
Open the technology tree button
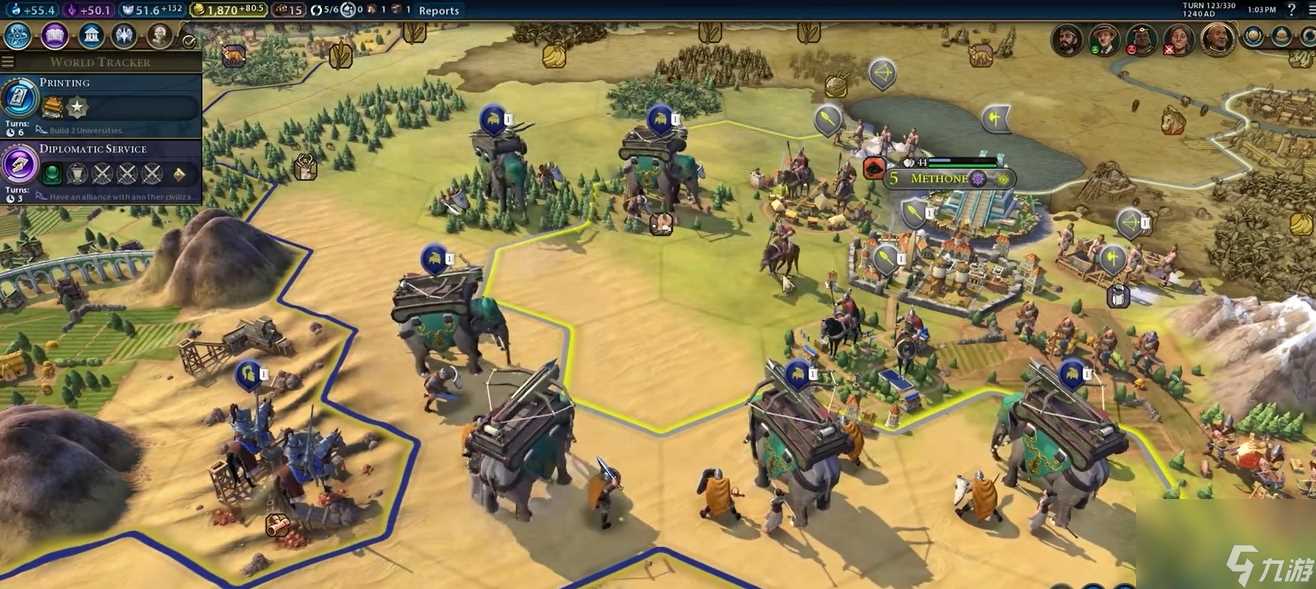(17, 36)
